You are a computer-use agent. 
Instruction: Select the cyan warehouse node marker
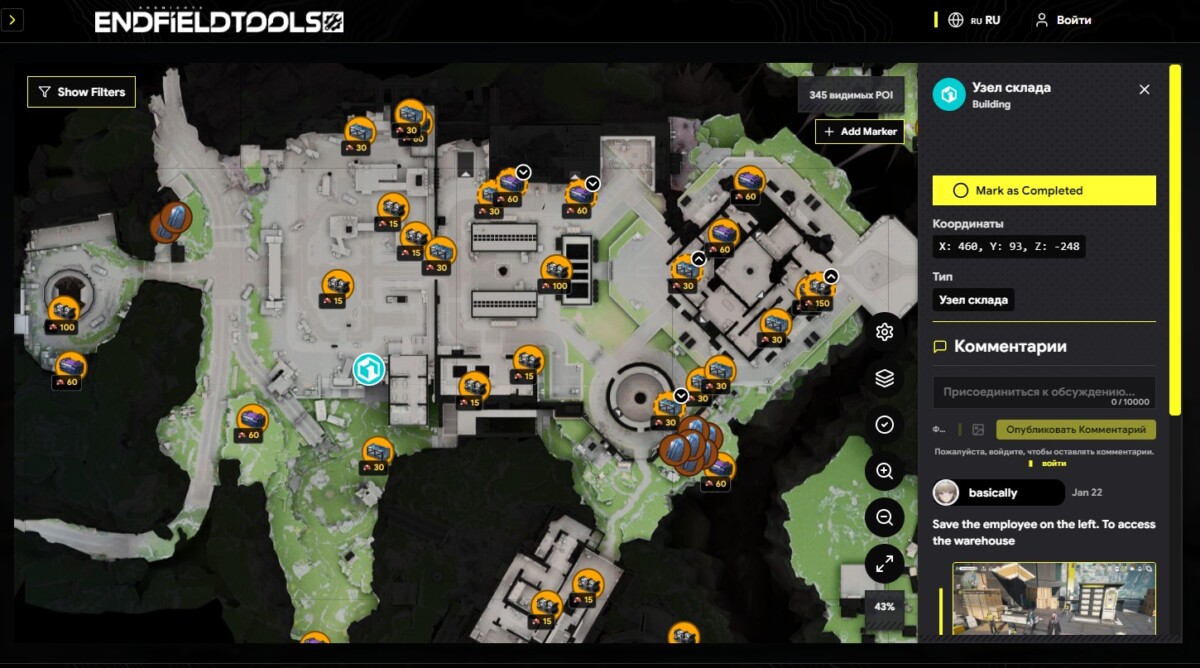point(369,369)
